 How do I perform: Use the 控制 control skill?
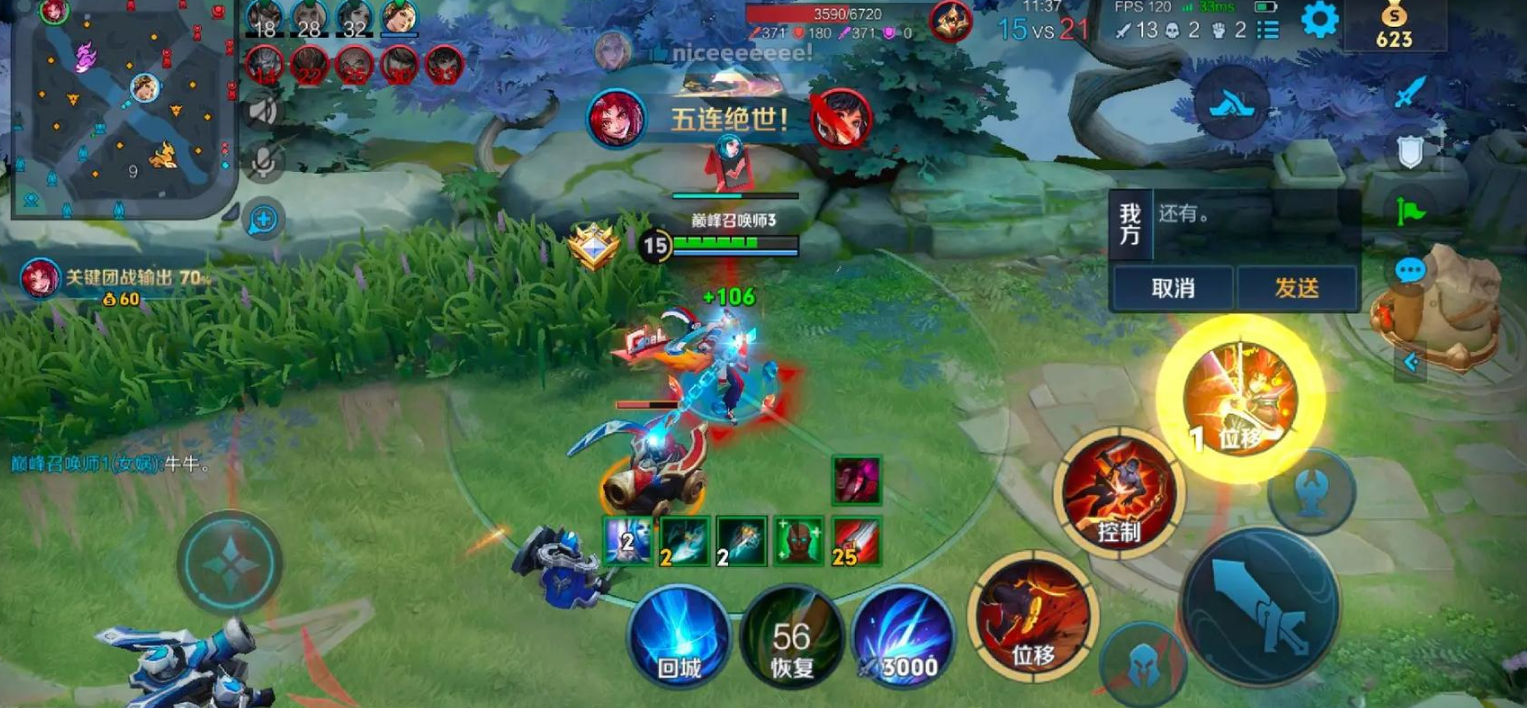tap(1118, 491)
